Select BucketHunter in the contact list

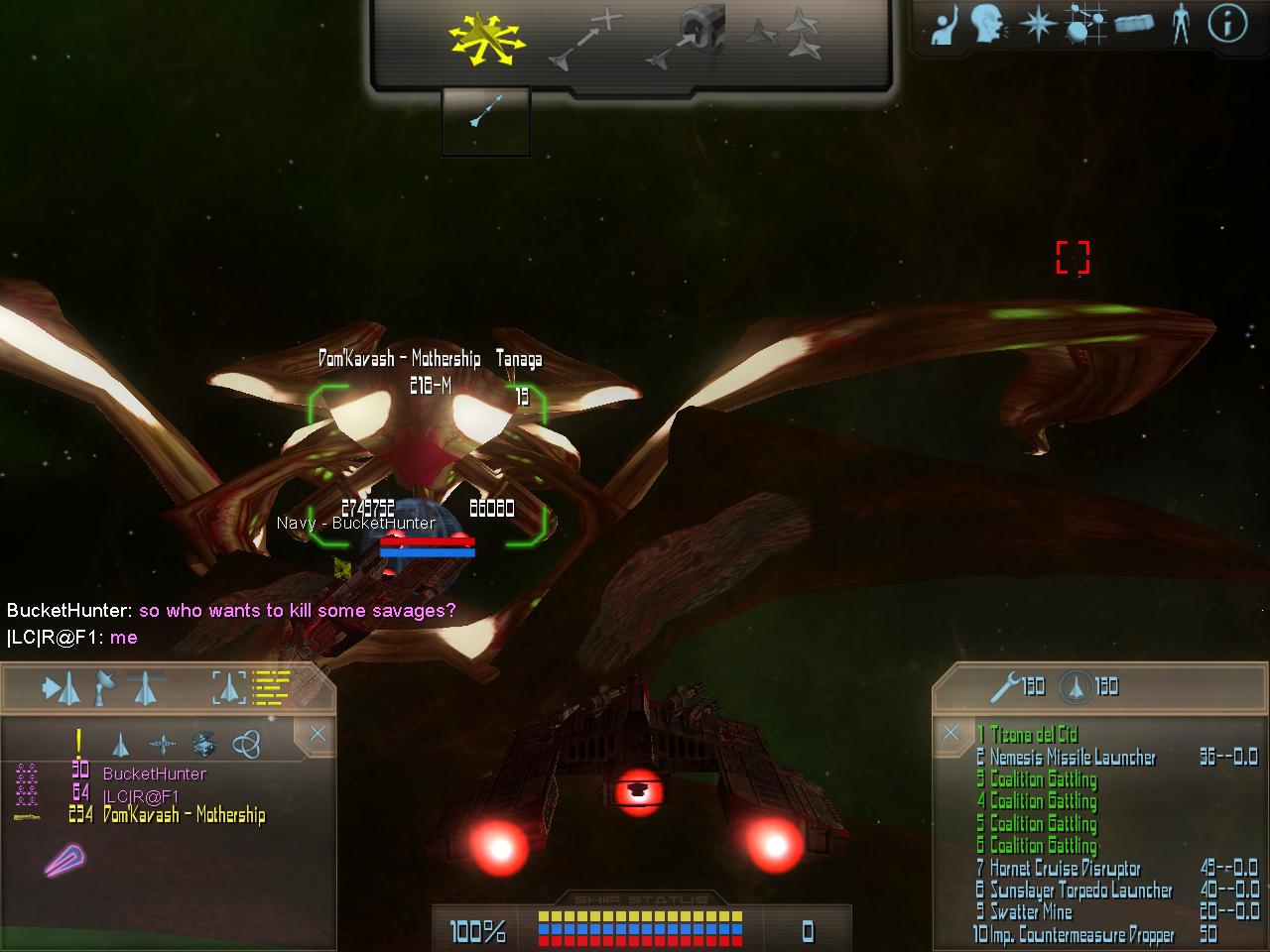[154, 773]
